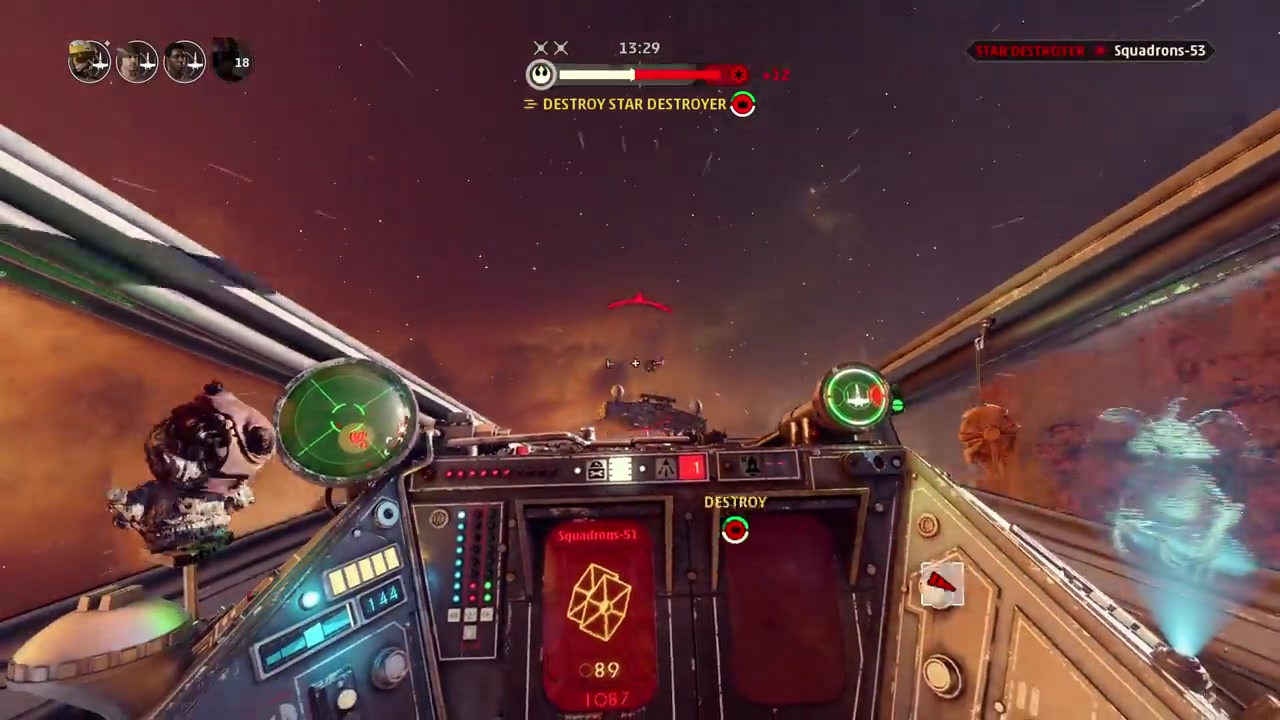This screenshot has height=720, width=1280.
Task: Click the Rebel emblem on the score bar
Action: click(541, 74)
